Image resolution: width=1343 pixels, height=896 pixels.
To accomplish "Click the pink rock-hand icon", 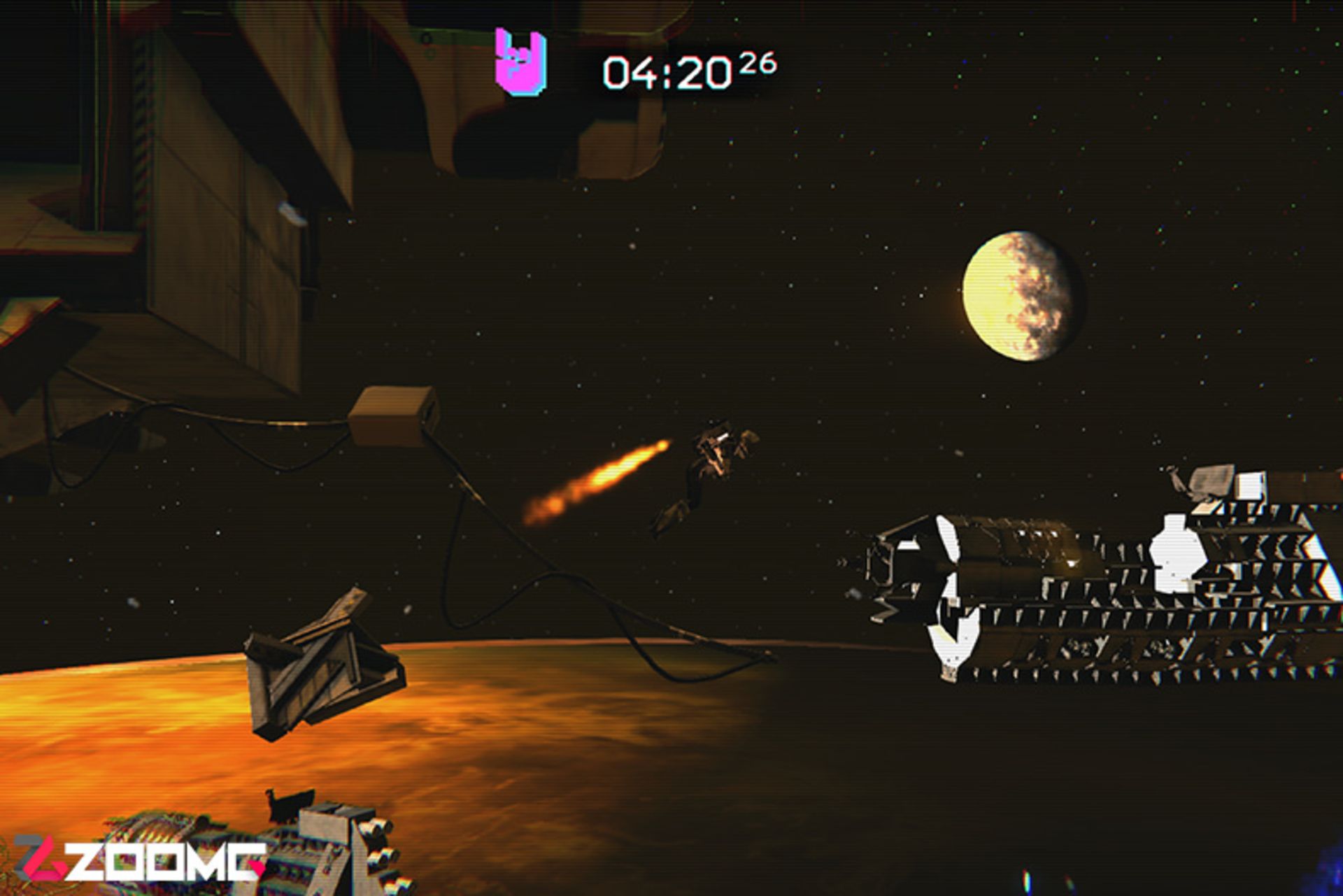I will click(x=520, y=62).
